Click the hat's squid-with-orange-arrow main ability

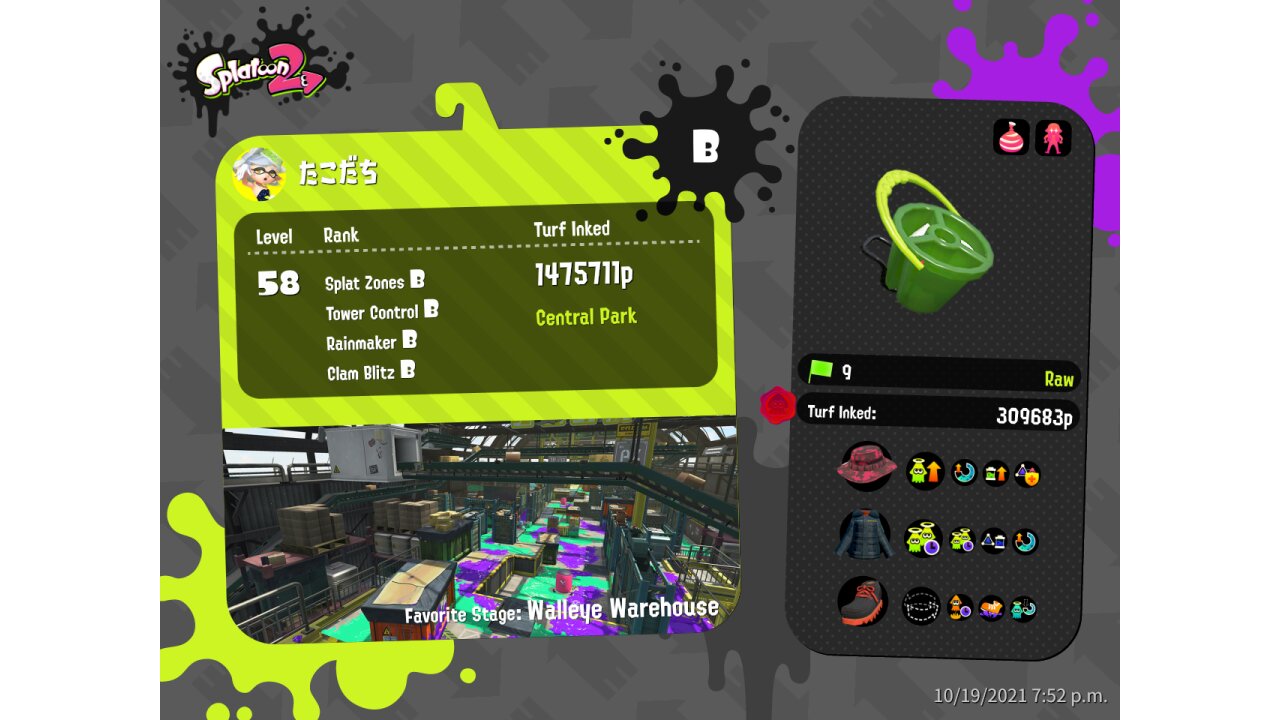pos(925,471)
